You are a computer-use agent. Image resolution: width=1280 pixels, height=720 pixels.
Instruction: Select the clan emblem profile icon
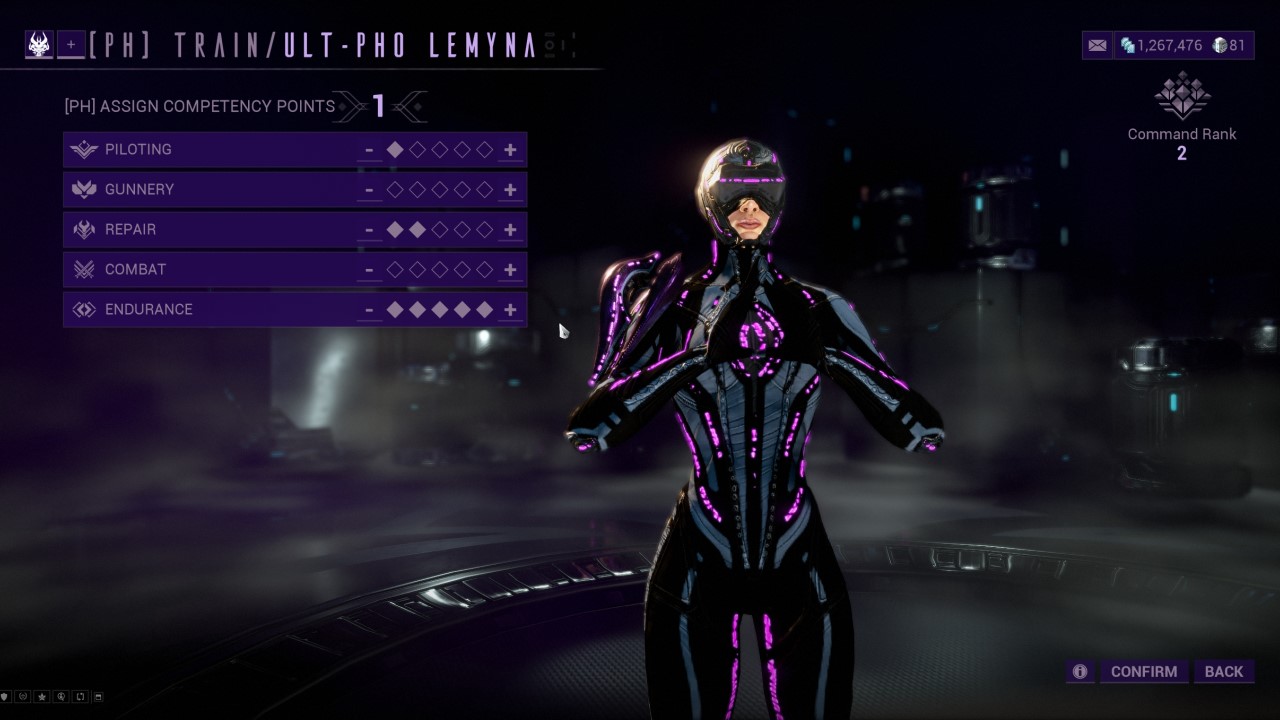[x=39, y=45]
